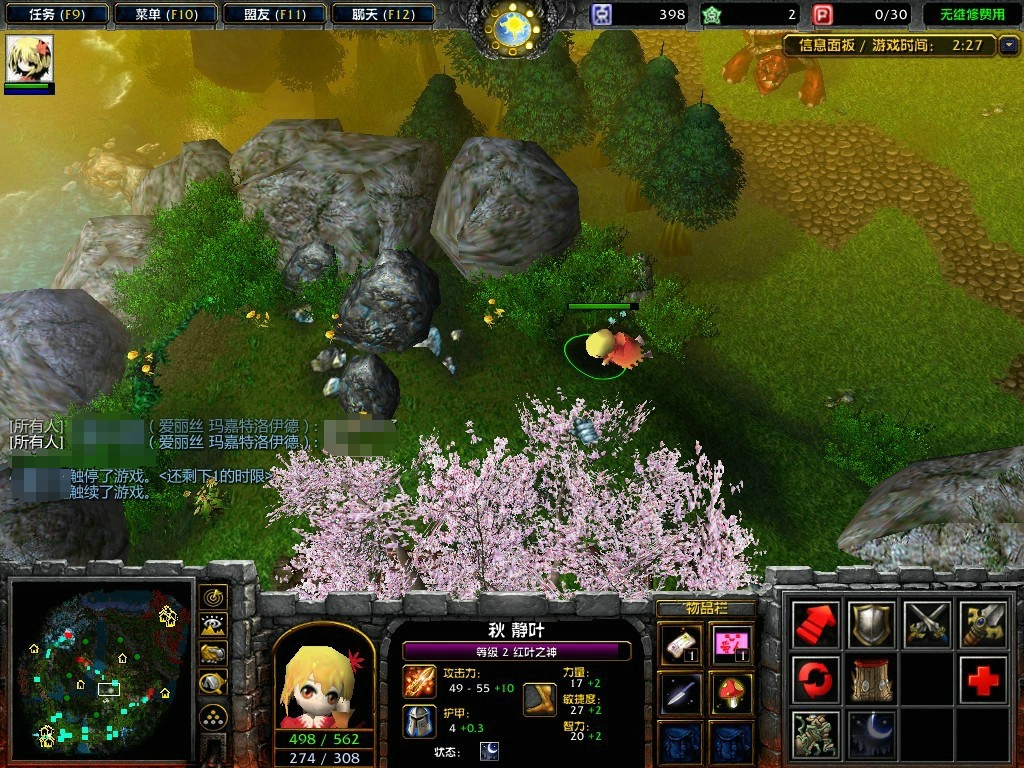Open the 任务 (F9) quests menu
Image resolution: width=1024 pixels, height=768 pixels.
click(x=56, y=14)
